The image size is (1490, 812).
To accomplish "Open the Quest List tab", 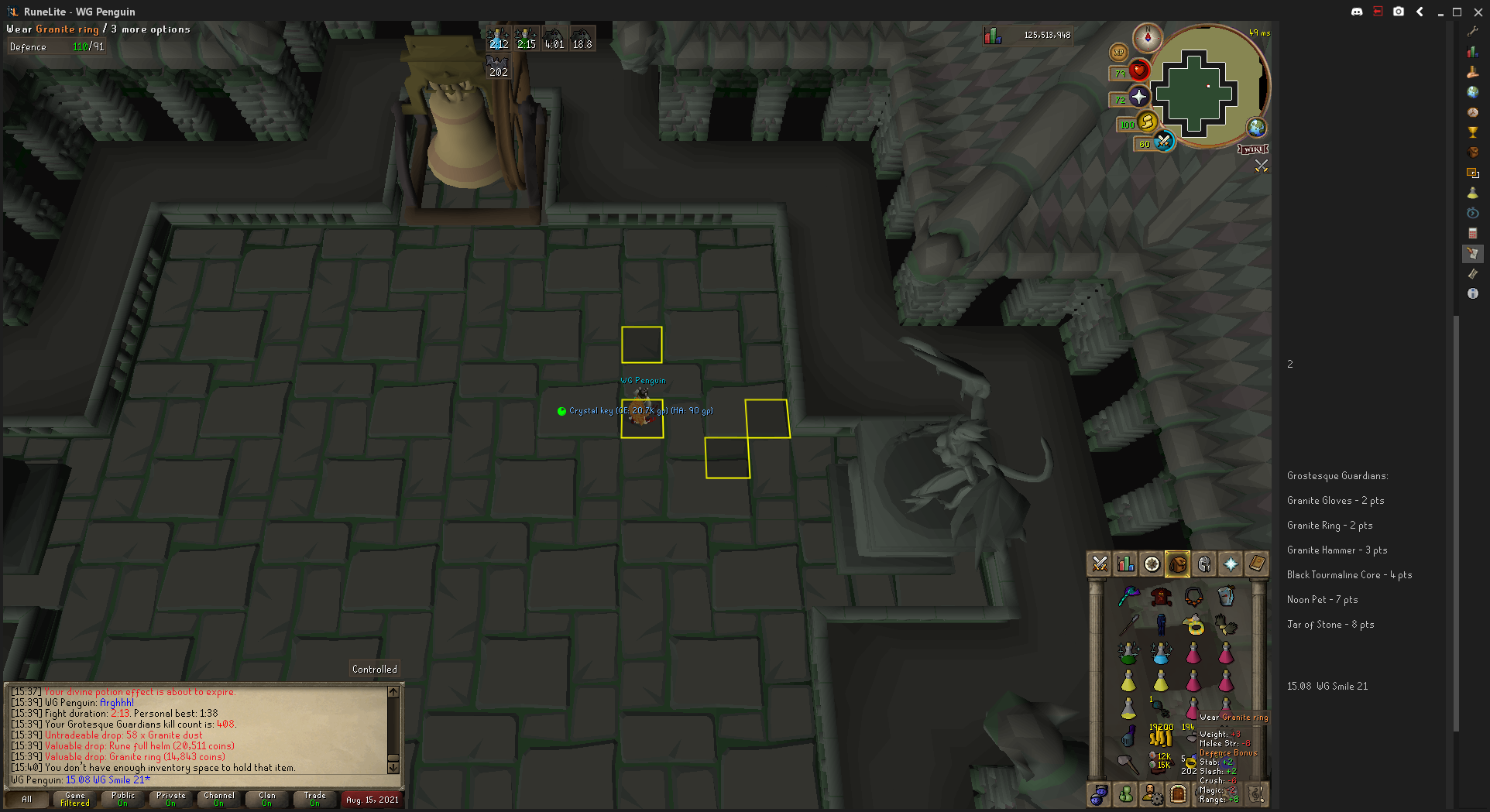I will click(1152, 564).
